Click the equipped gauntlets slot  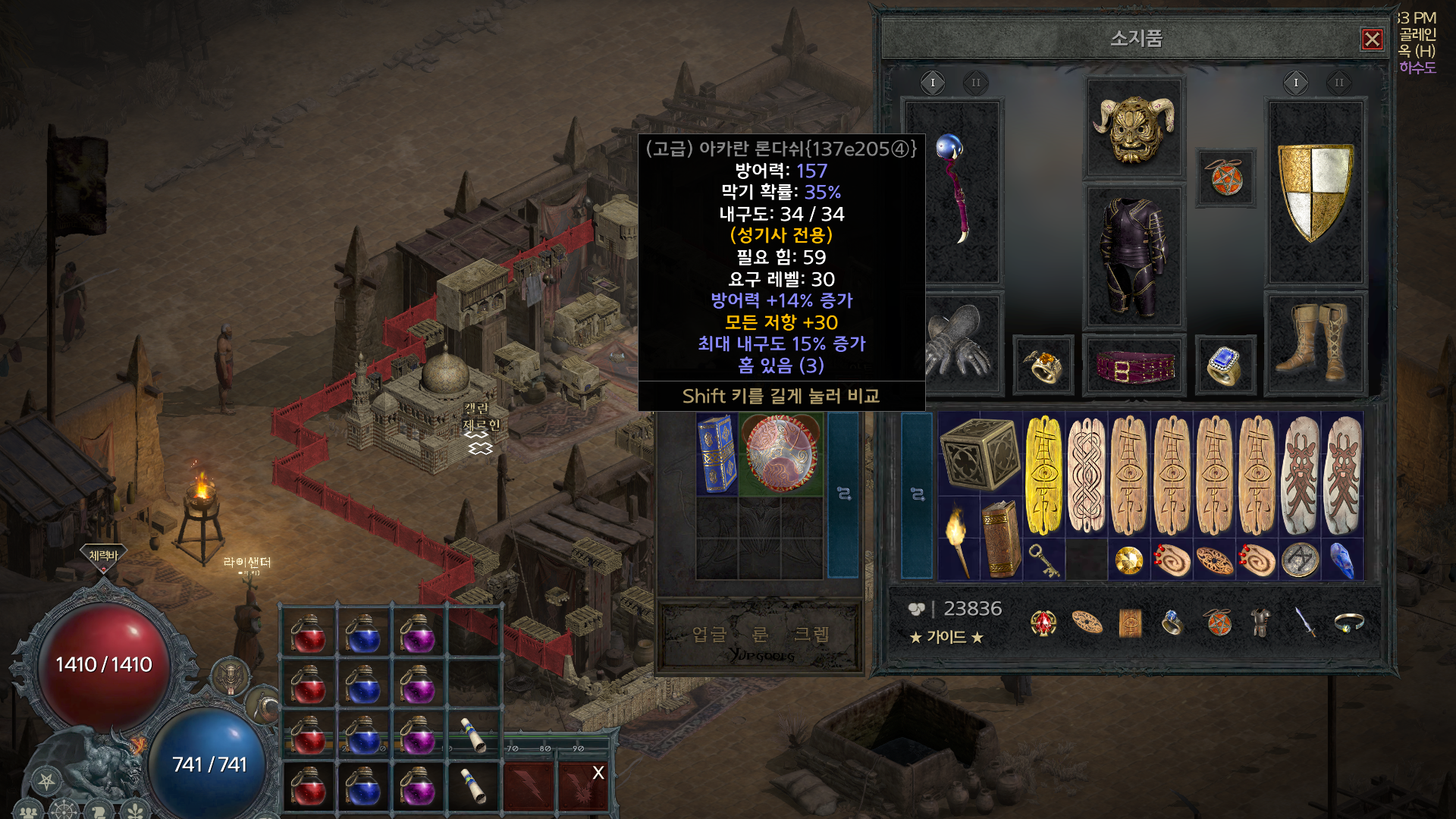pyautogui.click(x=957, y=343)
